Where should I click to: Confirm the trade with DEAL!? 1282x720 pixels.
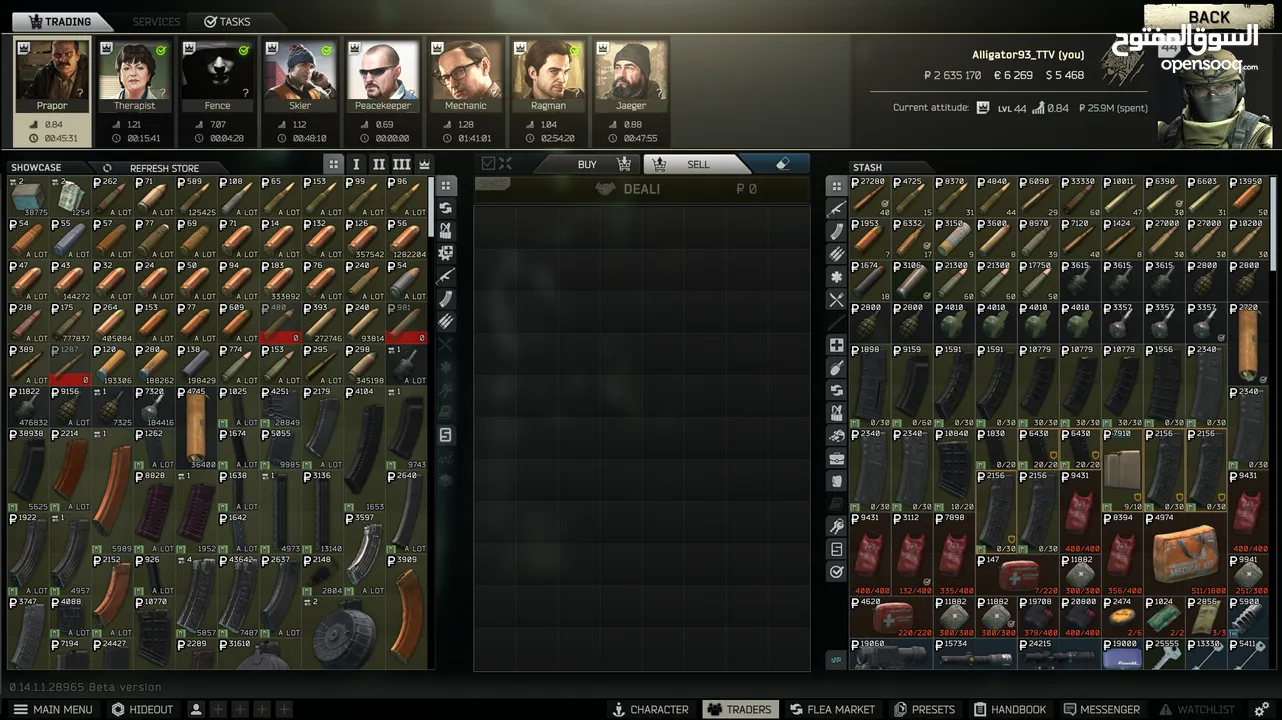pyautogui.click(x=640, y=189)
